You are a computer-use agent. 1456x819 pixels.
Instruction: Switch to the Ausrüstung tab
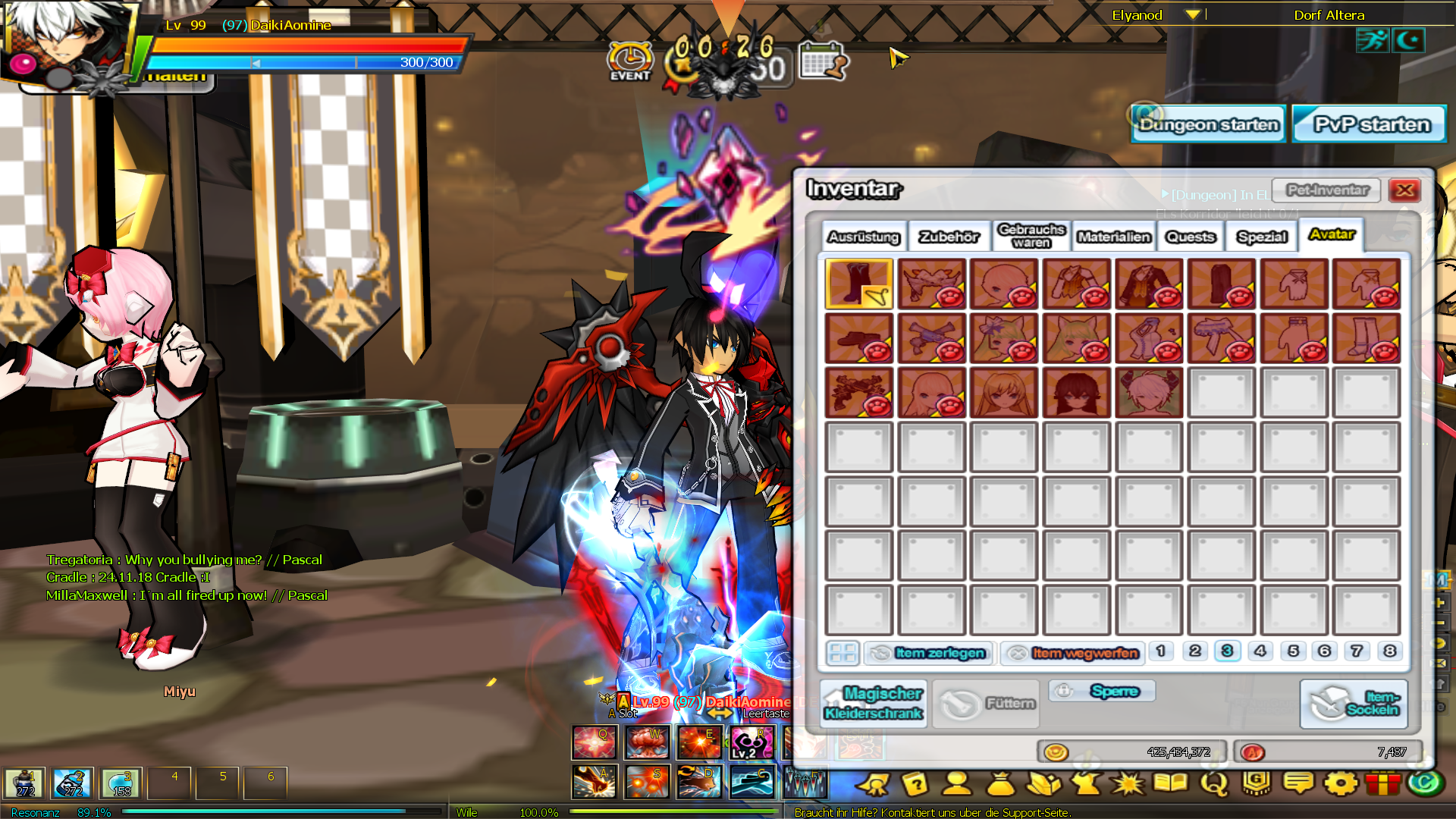tap(864, 237)
